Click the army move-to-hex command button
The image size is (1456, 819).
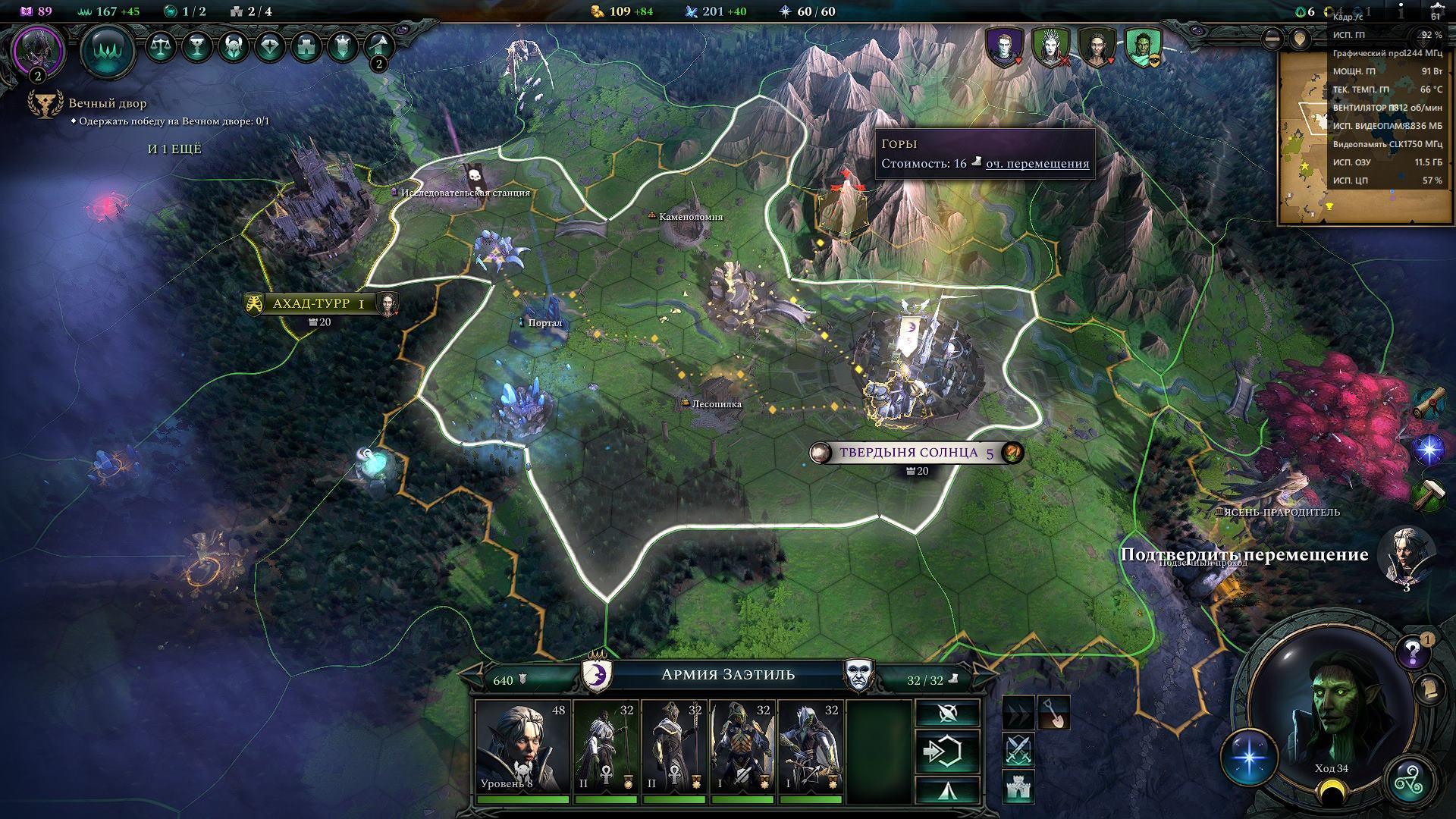946,751
